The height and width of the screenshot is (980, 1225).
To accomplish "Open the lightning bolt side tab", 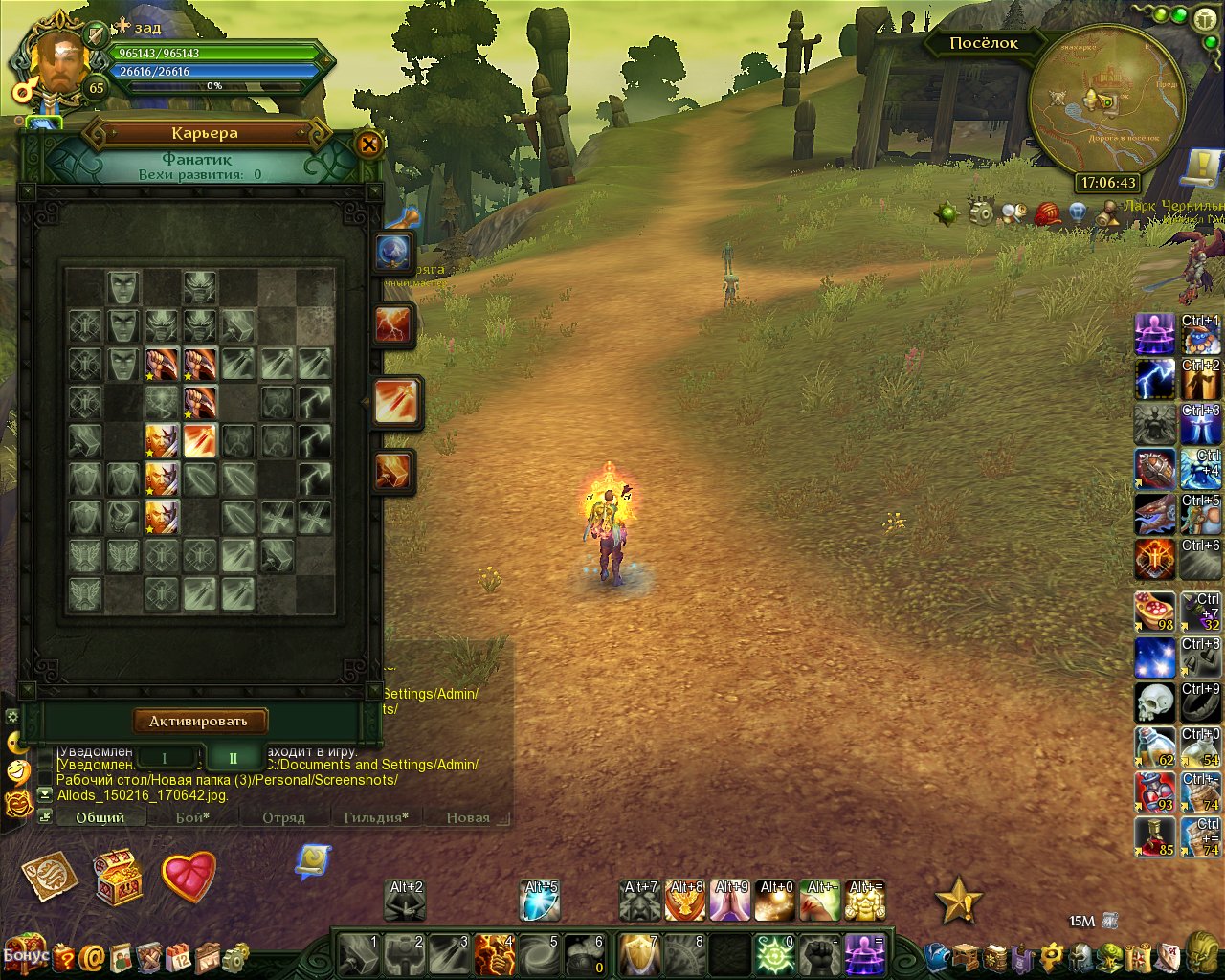I will [x=393, y=325].
